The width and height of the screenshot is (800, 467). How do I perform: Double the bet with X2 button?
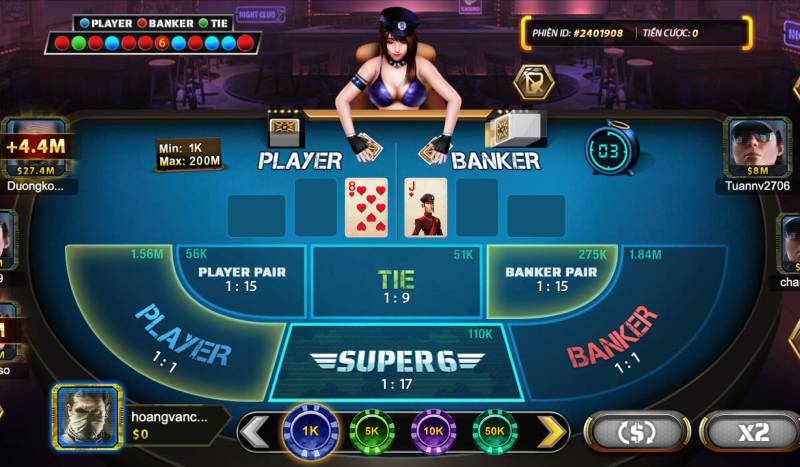click(x=749, y=432)
